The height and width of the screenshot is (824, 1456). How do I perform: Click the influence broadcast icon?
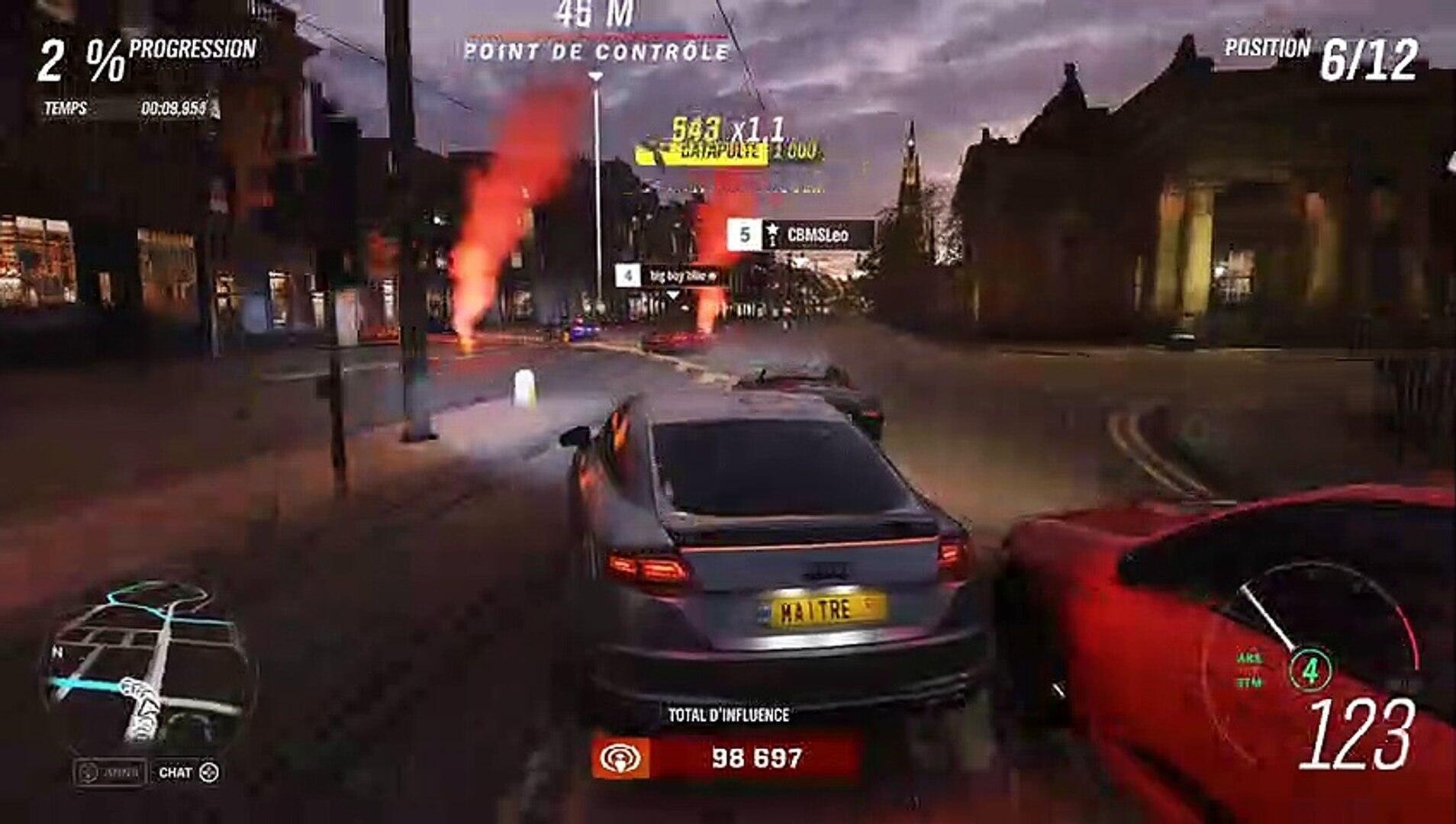coord(620,758)
